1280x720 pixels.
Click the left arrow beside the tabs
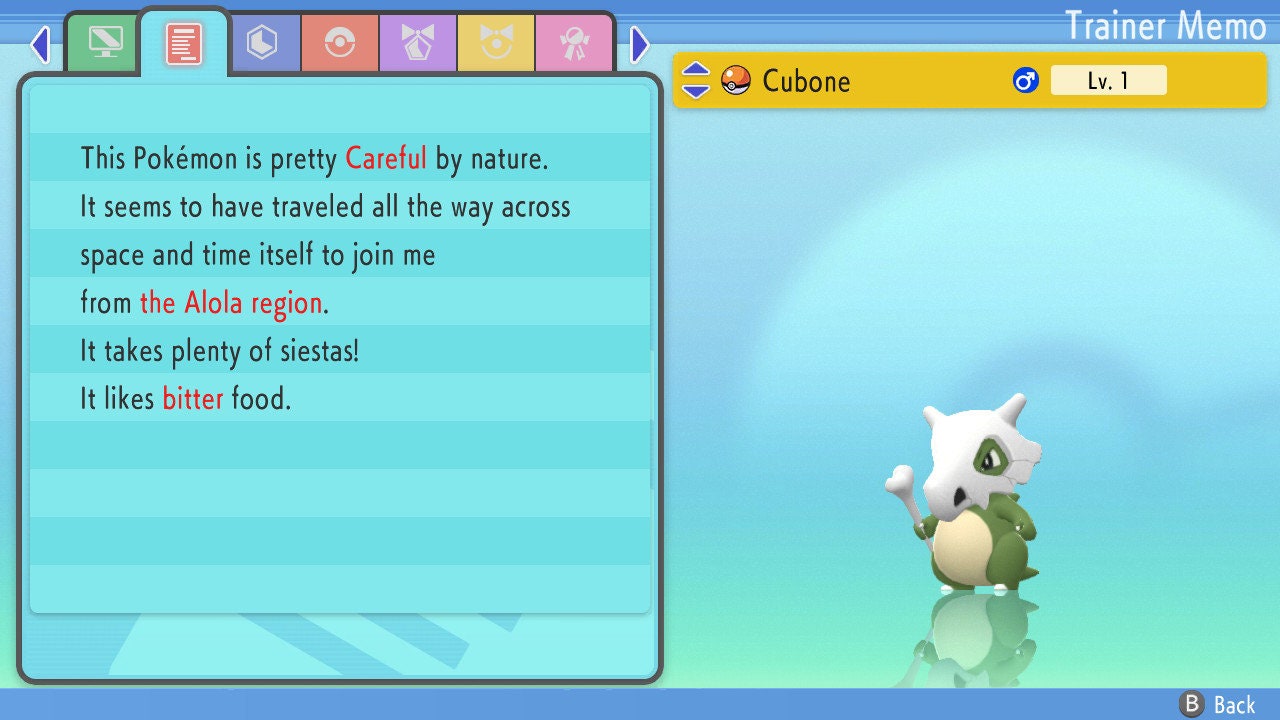coord(40,44)
